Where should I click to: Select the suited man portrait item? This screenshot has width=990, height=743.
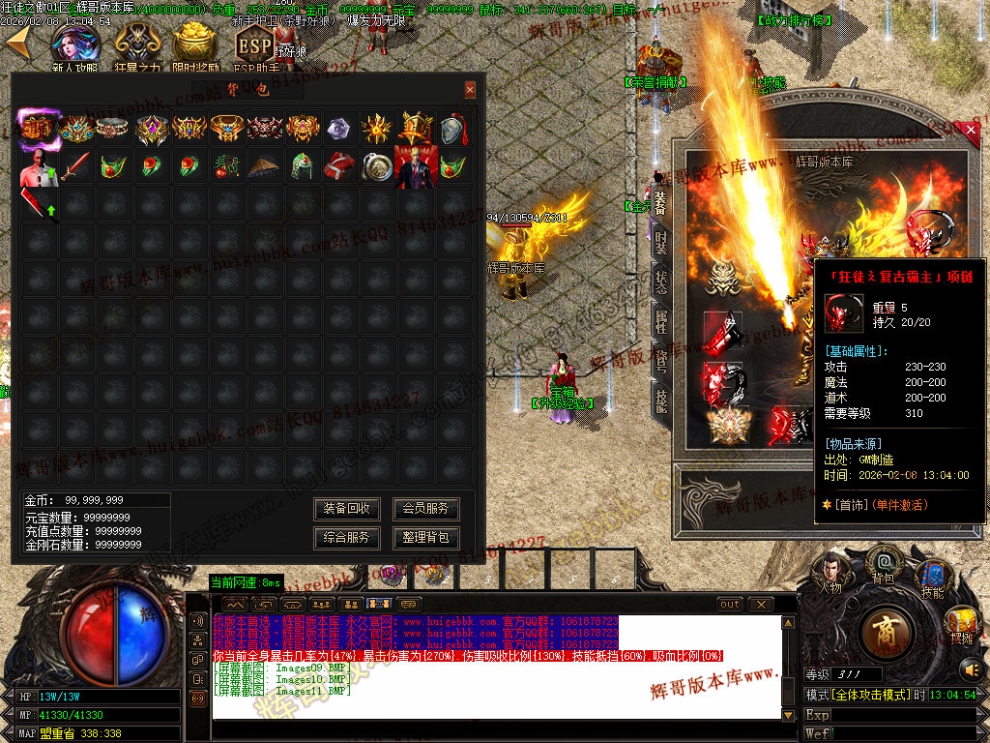[415, 166]
